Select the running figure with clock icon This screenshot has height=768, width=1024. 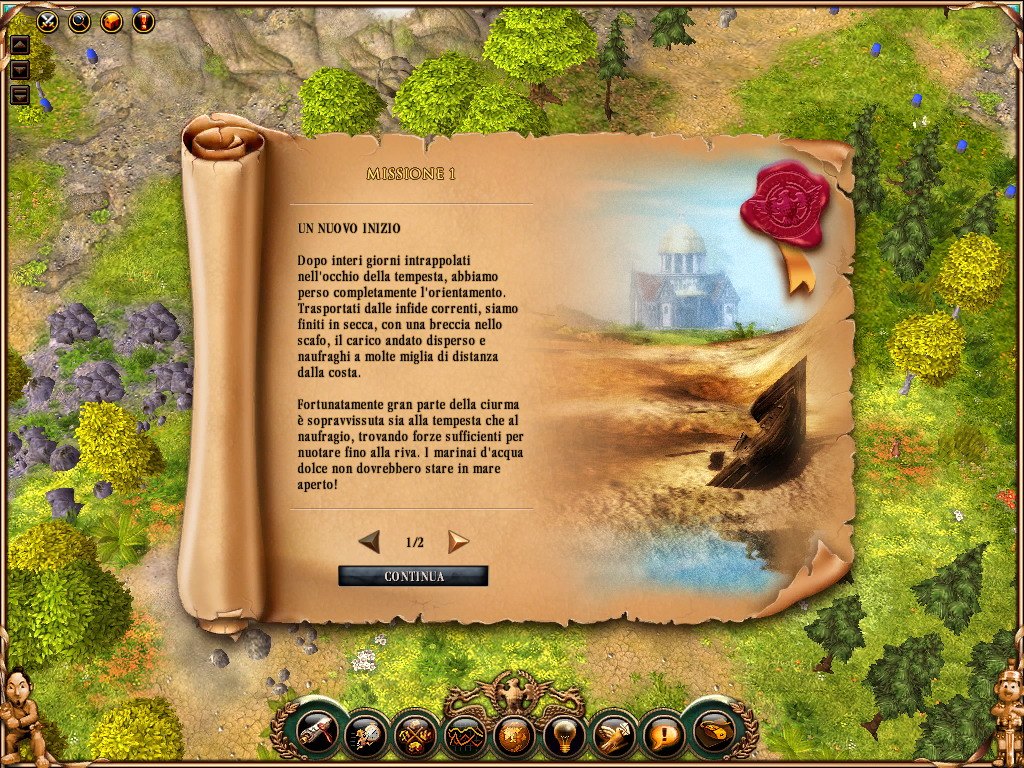coord(366,737)
